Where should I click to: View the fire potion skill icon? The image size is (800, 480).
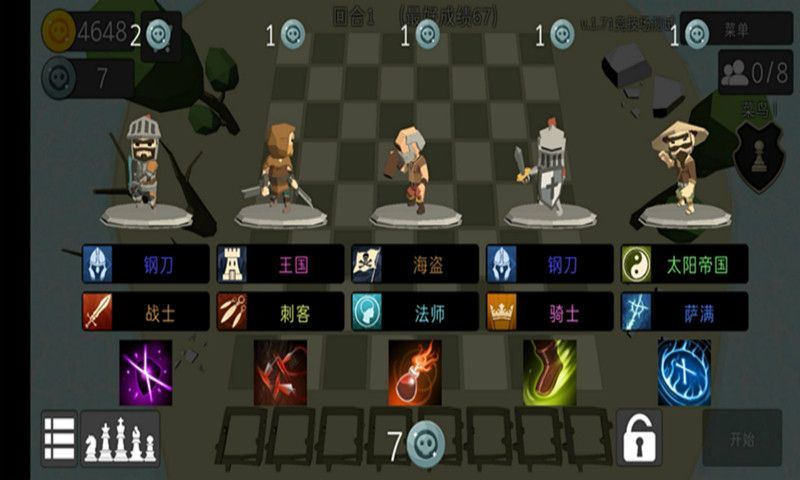(x=415, y=372)
